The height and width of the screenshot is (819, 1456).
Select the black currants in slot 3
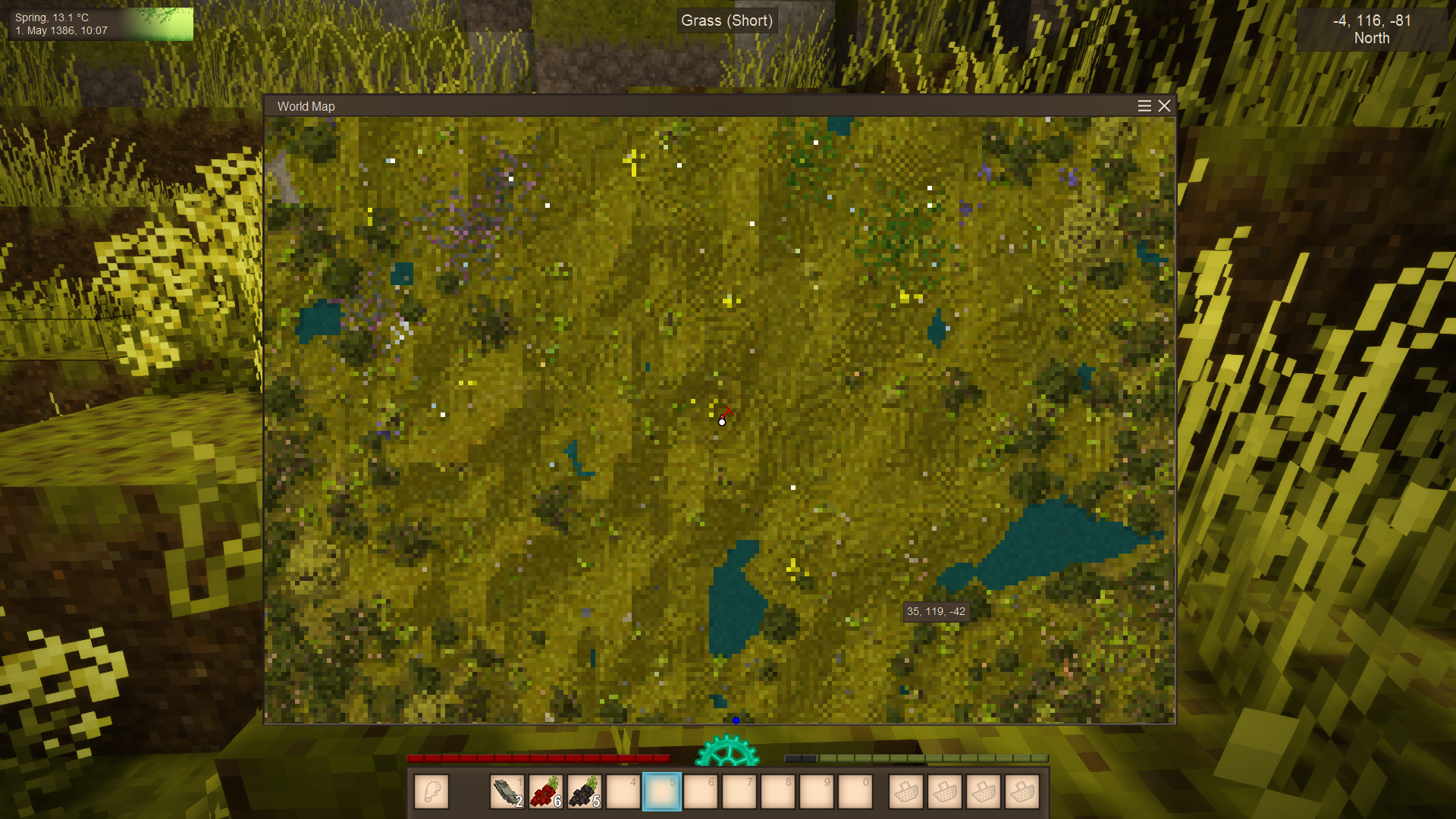point(585,792)
